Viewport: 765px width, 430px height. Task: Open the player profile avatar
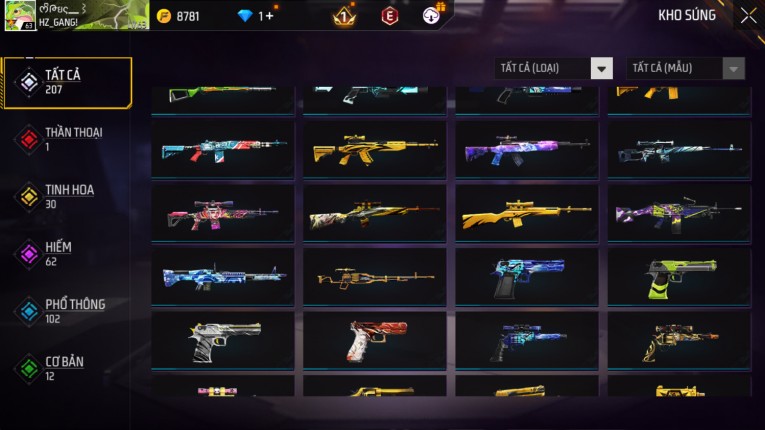tap(20, 15)
